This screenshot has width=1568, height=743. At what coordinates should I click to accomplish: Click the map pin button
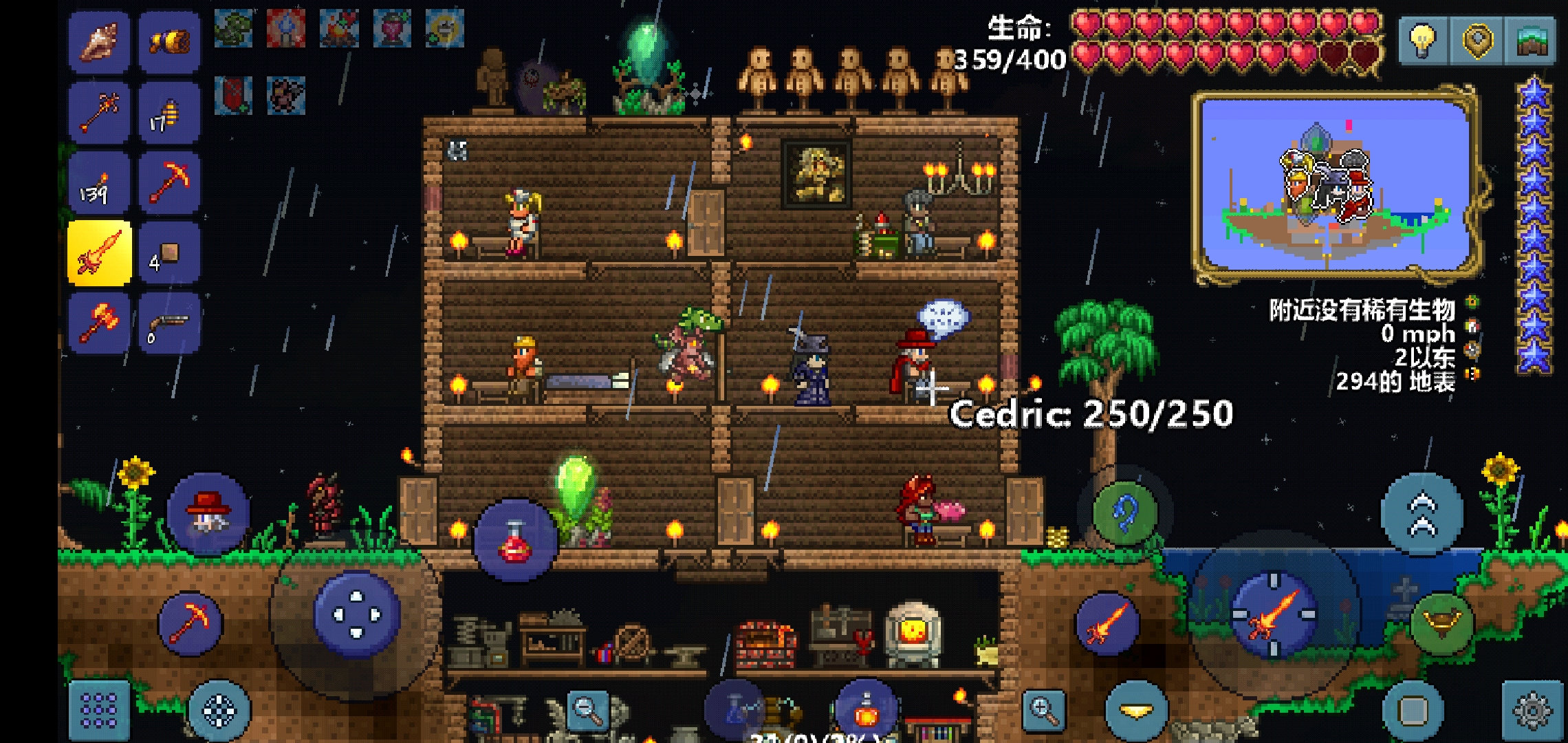[1477, 41]
